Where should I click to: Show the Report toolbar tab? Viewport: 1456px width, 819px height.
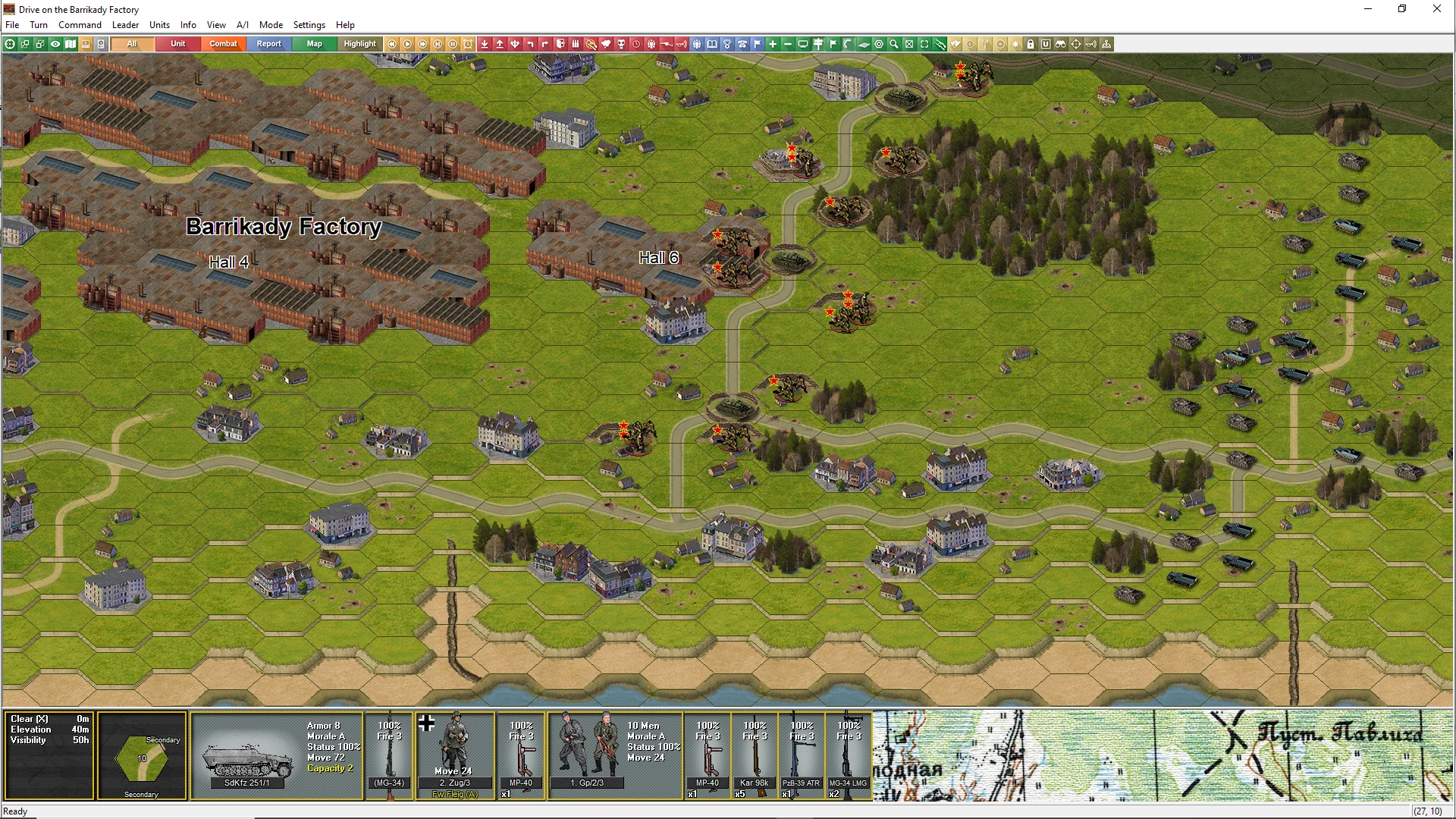268,44
